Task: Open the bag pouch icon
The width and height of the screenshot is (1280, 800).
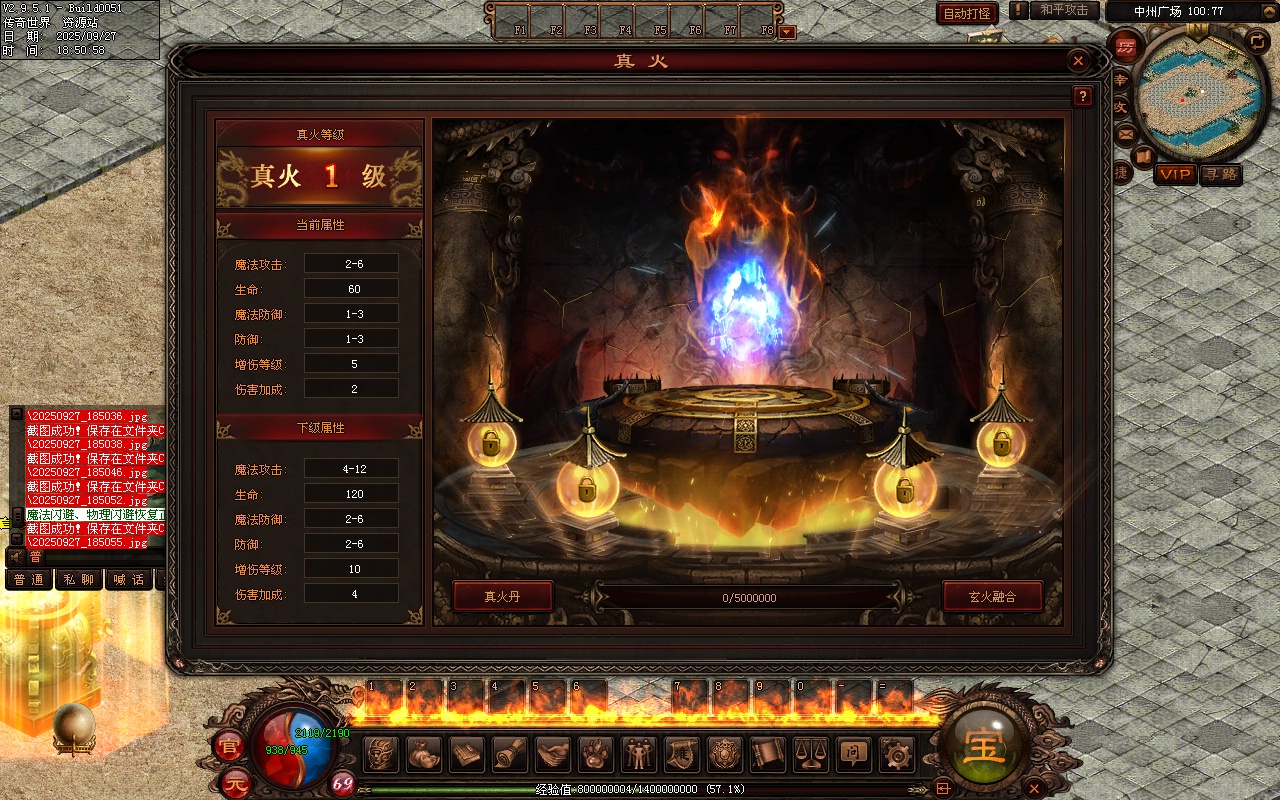Action: pos(424,753)
